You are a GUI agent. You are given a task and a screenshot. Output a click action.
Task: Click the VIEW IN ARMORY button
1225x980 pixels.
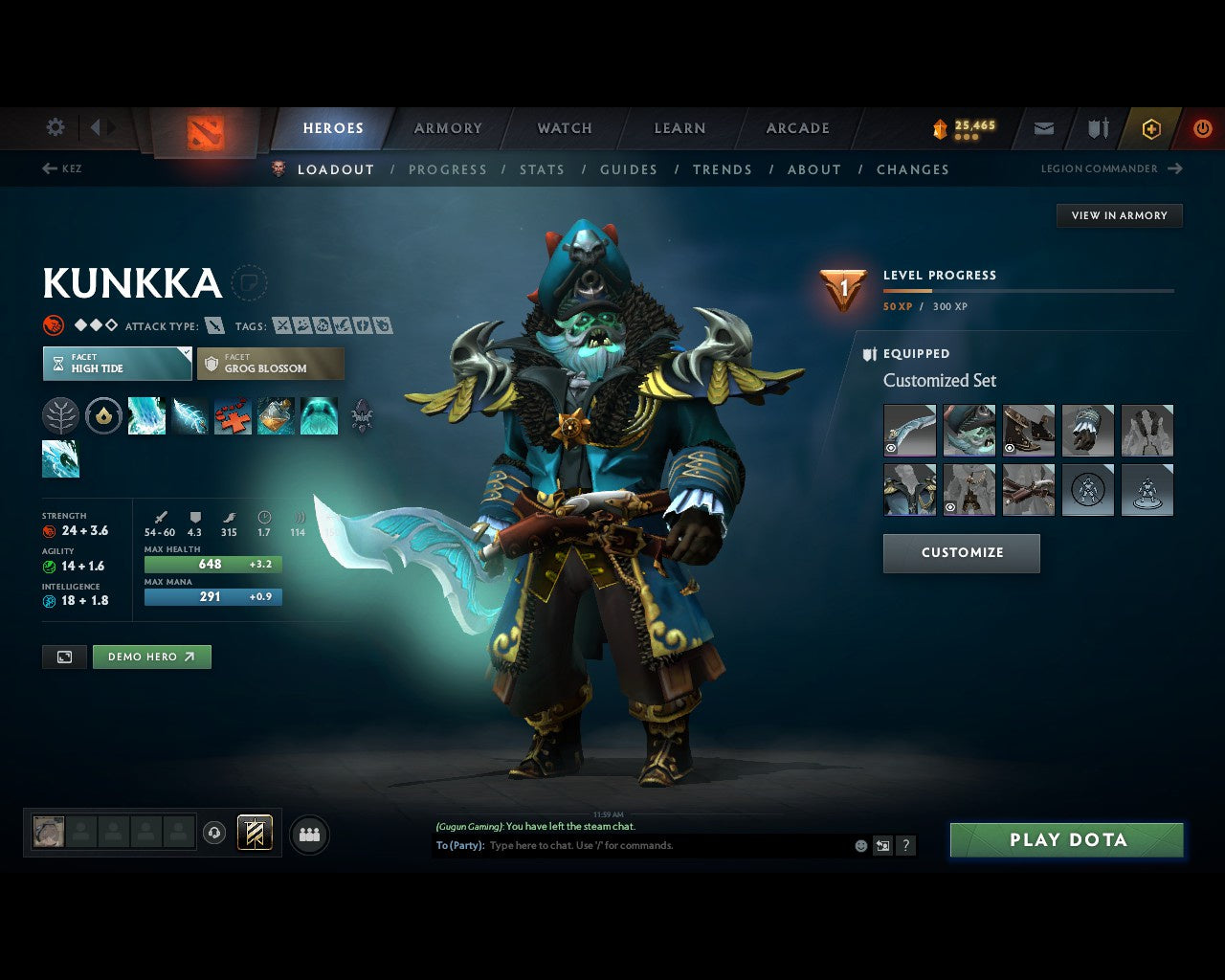click(x=1119, y=215)
